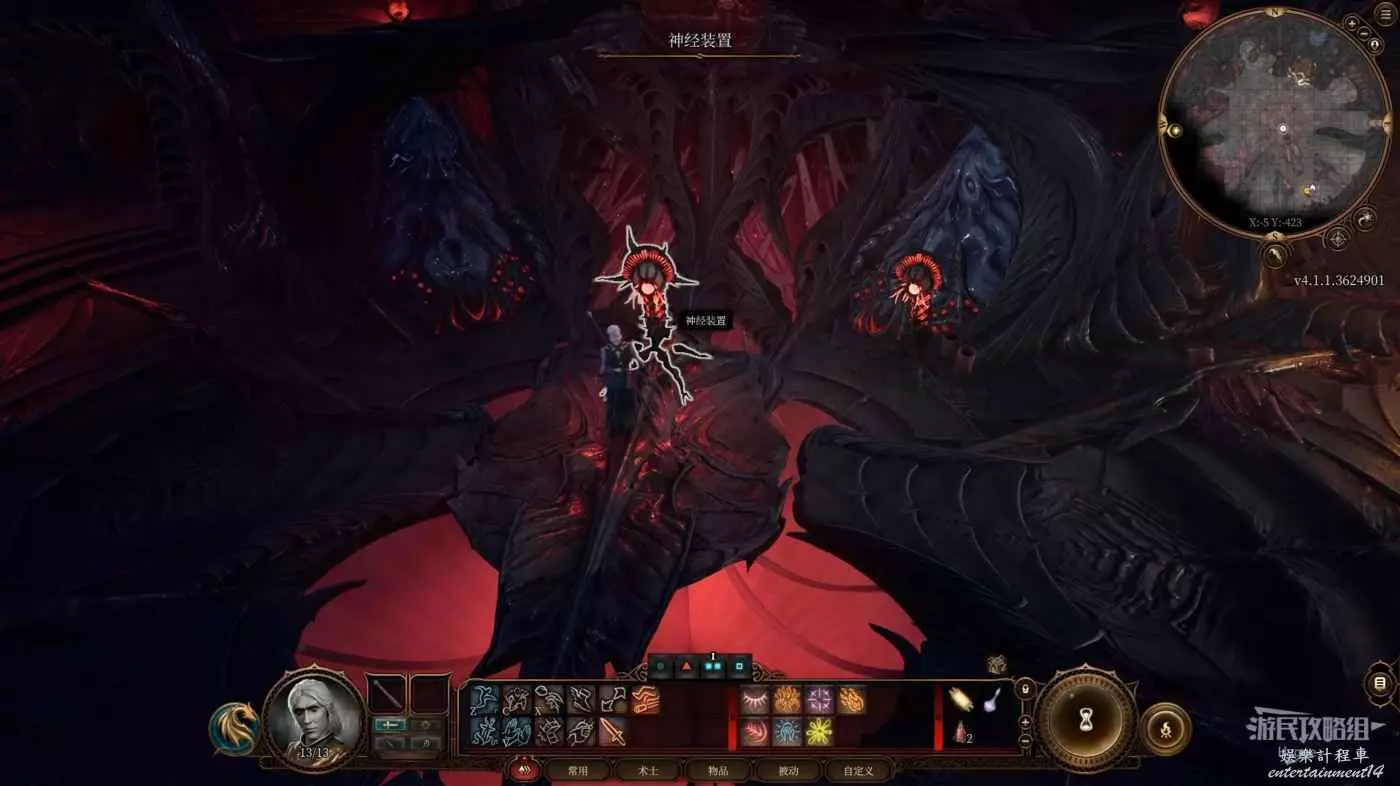Open the 物品 hotbar tab
Screen dimensions: 1400x786
coord(718,771)
